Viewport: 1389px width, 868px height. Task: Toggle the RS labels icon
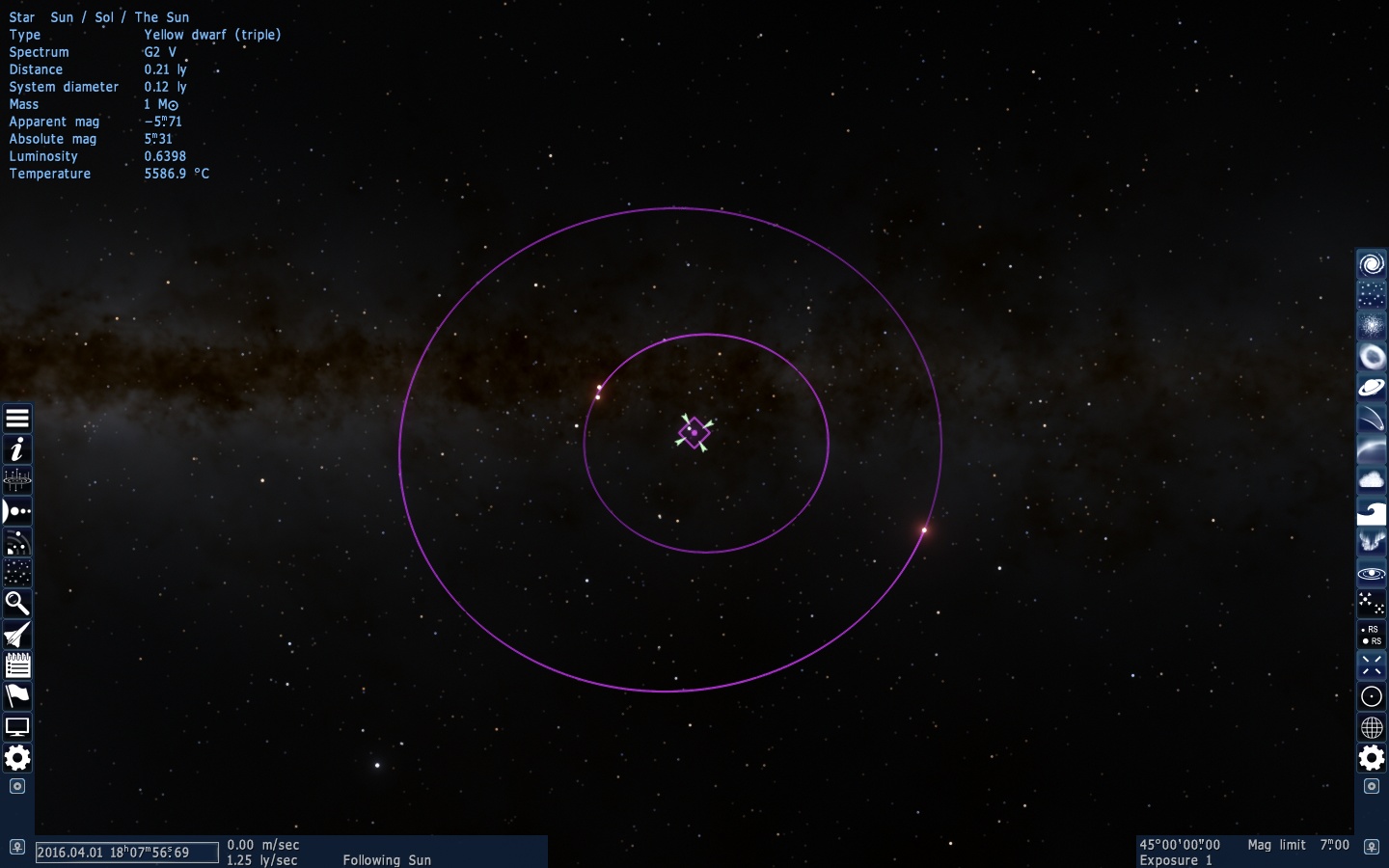pyautogui.click(x=1372, y=635)
